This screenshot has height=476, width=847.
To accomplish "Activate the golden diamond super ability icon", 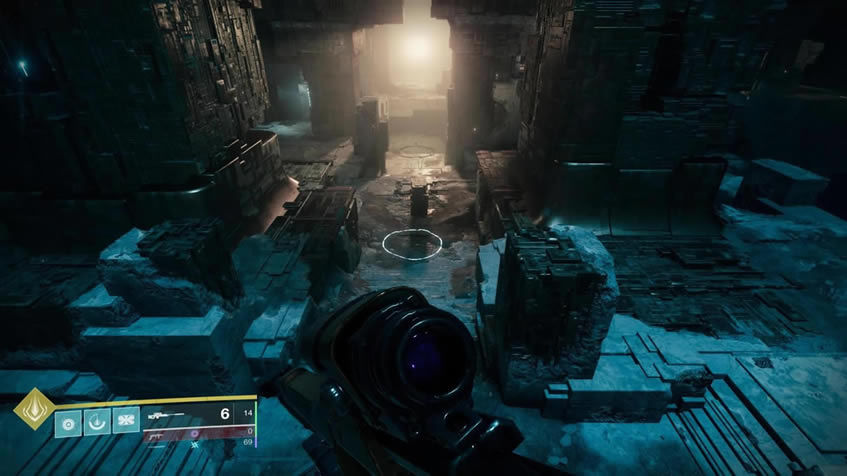I will 33,409.
